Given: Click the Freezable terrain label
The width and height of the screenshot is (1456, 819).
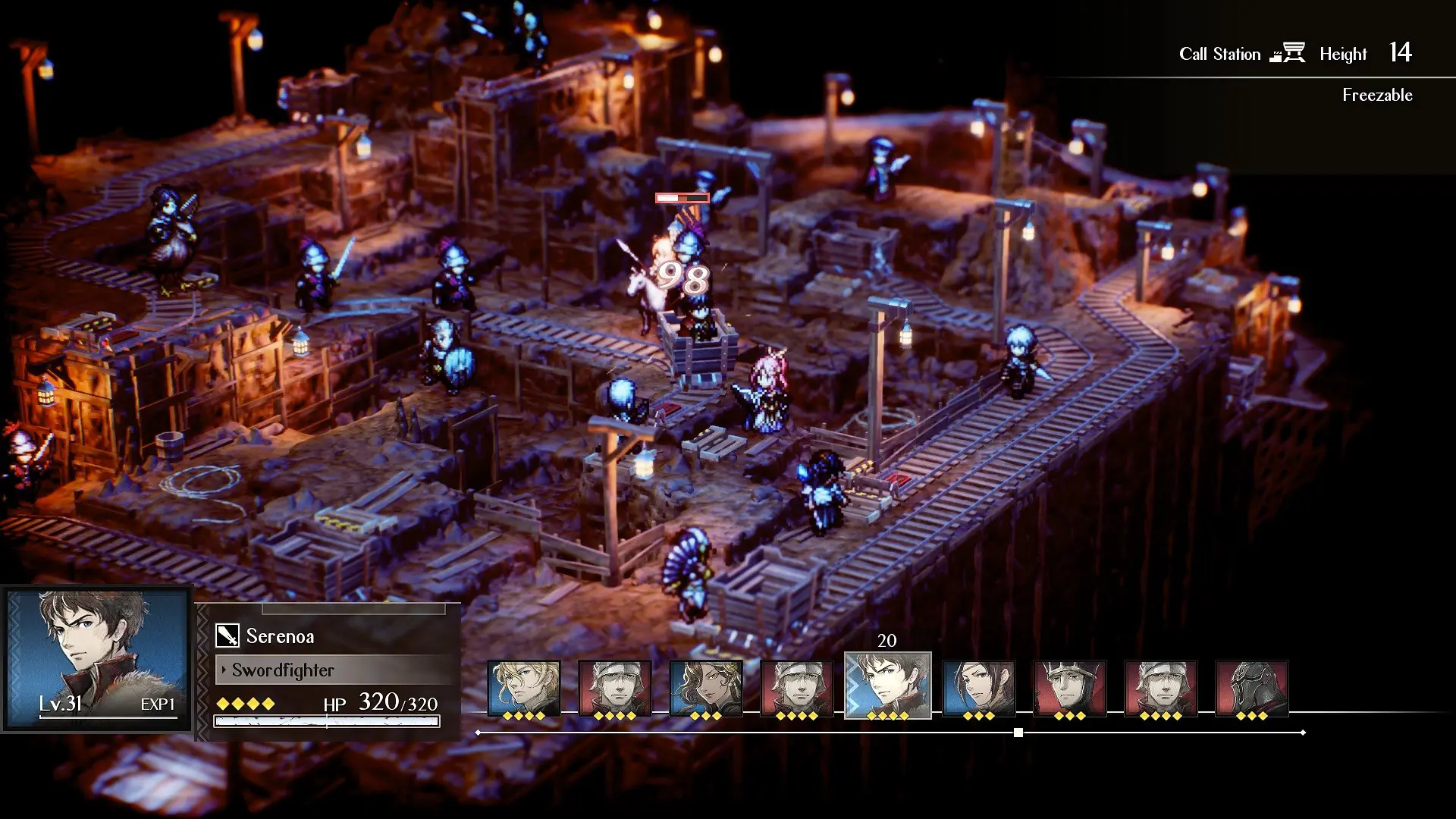Looking at the screenshot, I should tap(1377, 96).
